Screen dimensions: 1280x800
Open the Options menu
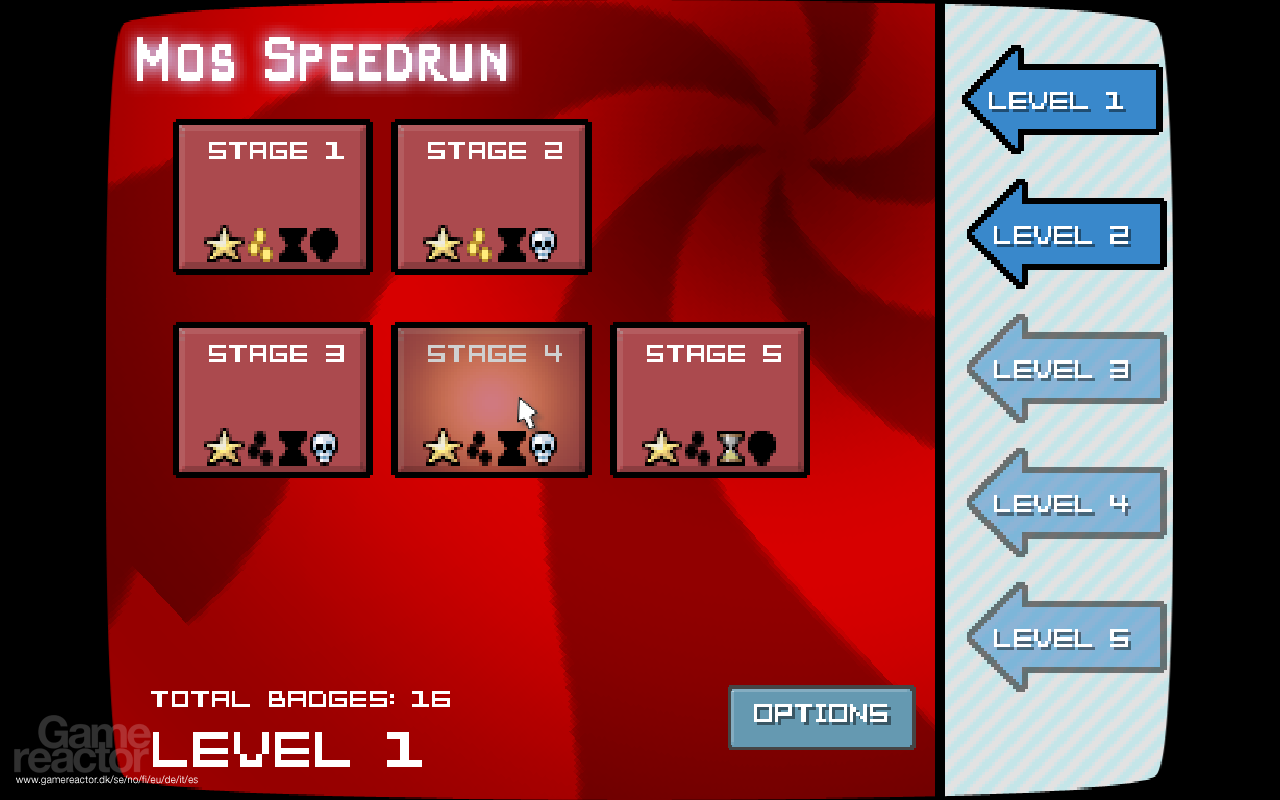coord(821,716)
